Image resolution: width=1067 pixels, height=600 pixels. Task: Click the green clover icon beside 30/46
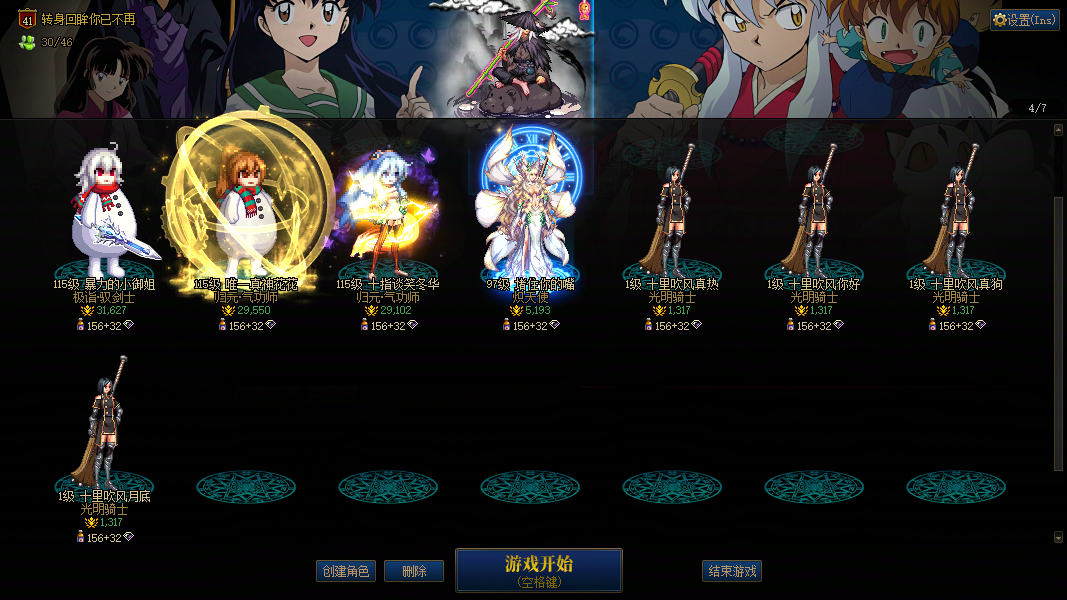click(x=27, y=42)
